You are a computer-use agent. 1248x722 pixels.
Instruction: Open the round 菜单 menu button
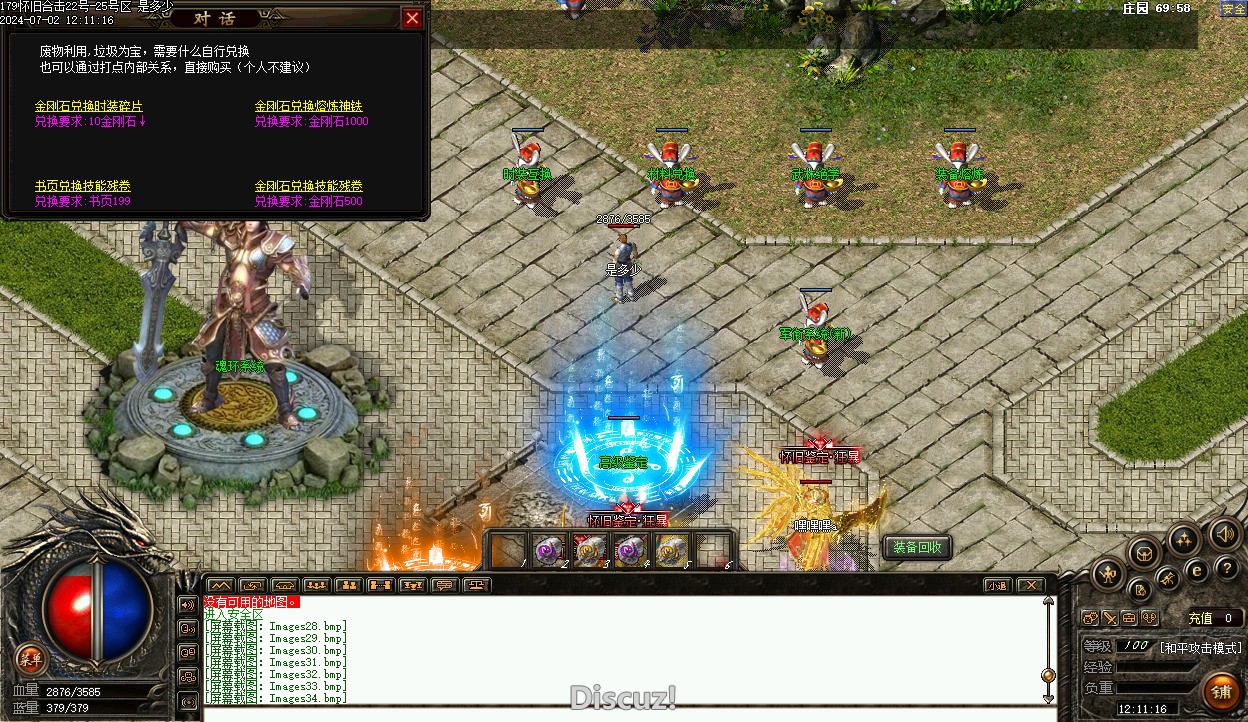point(31,657)
